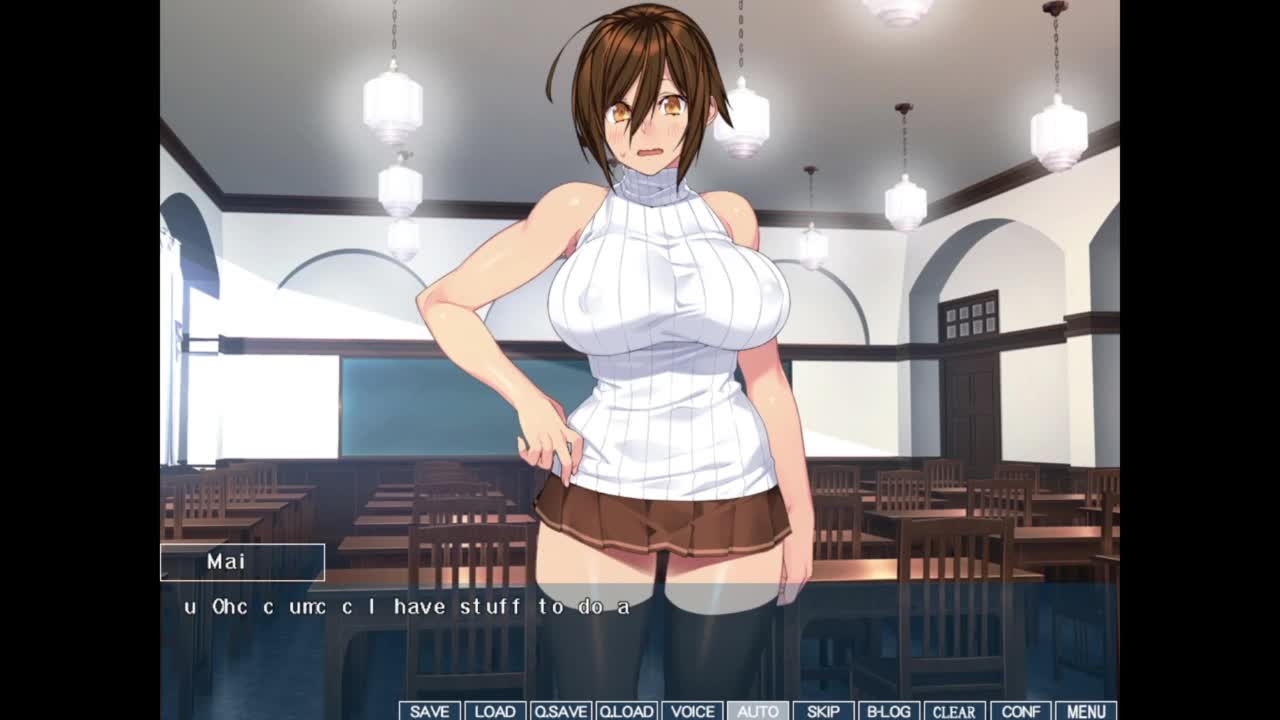Hide the text window with CLEAR
The width and height of the screenshot is (1280, 720).
click(954, 711)
